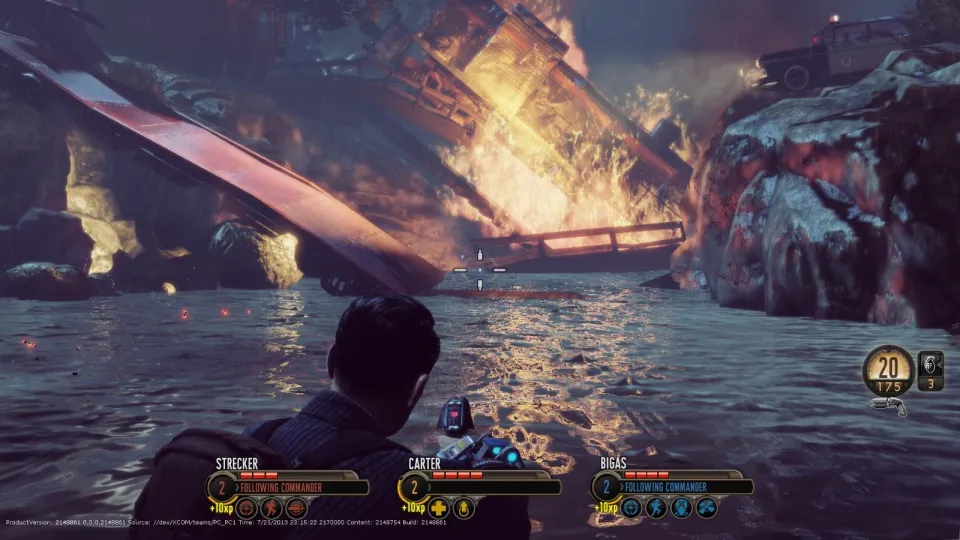
Task: Activate Bigas's blue running figure ability
Action: point(656,508)
